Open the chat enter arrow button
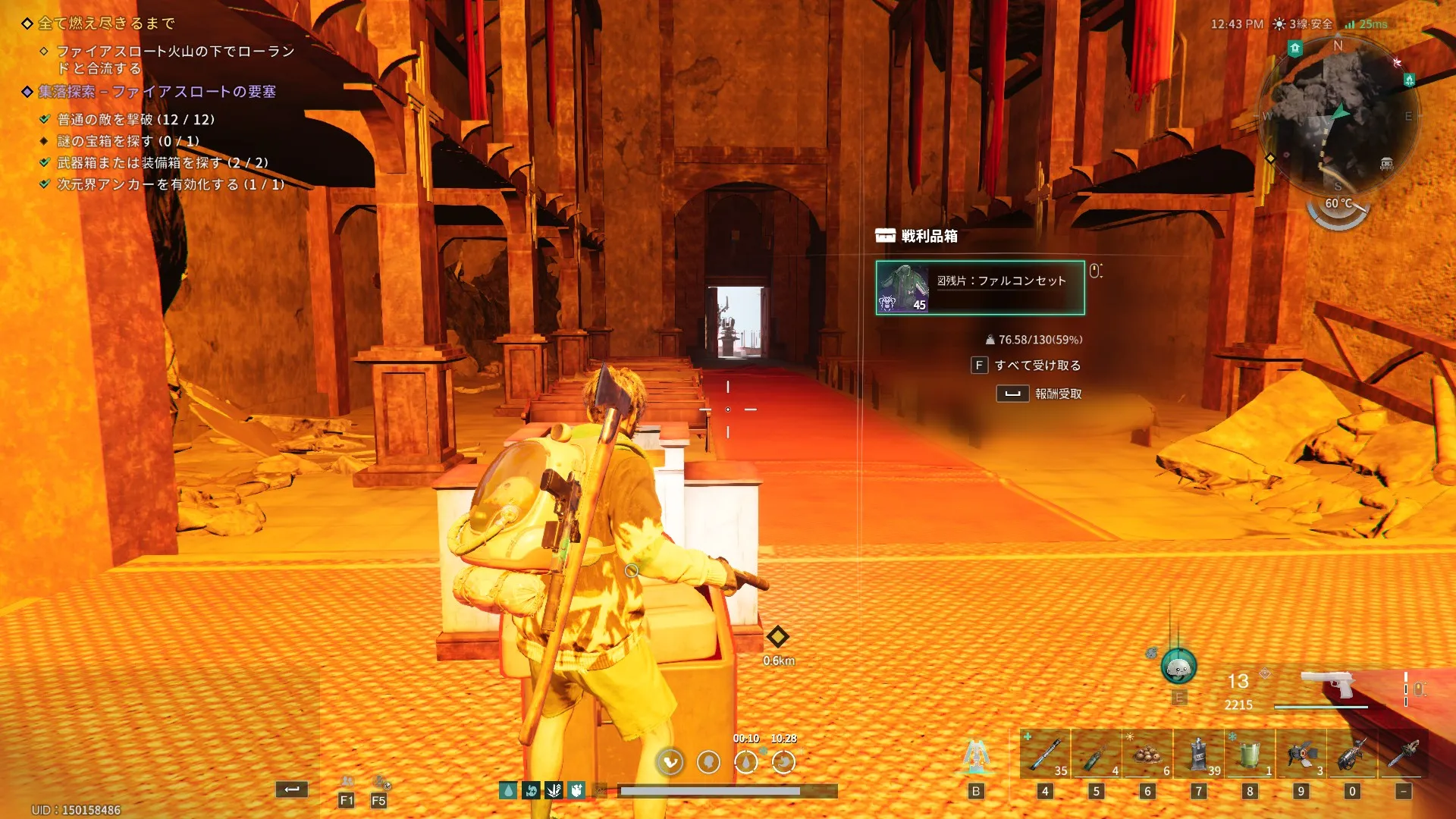This screenshot has width=1456, height=819. tap(292, 789)
